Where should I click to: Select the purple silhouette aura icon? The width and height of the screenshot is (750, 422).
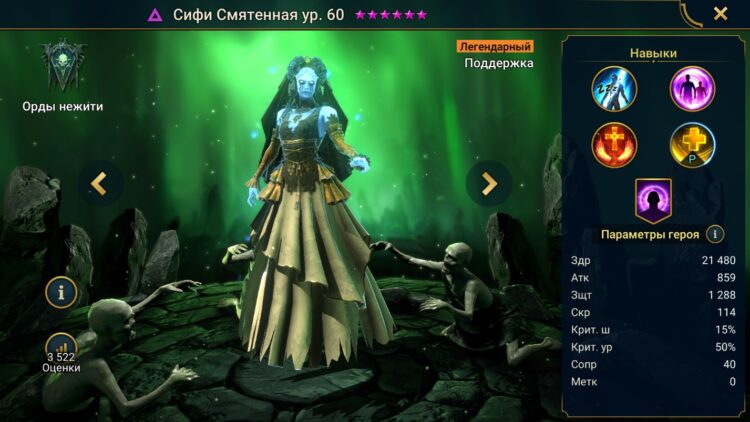coord(653,199)
